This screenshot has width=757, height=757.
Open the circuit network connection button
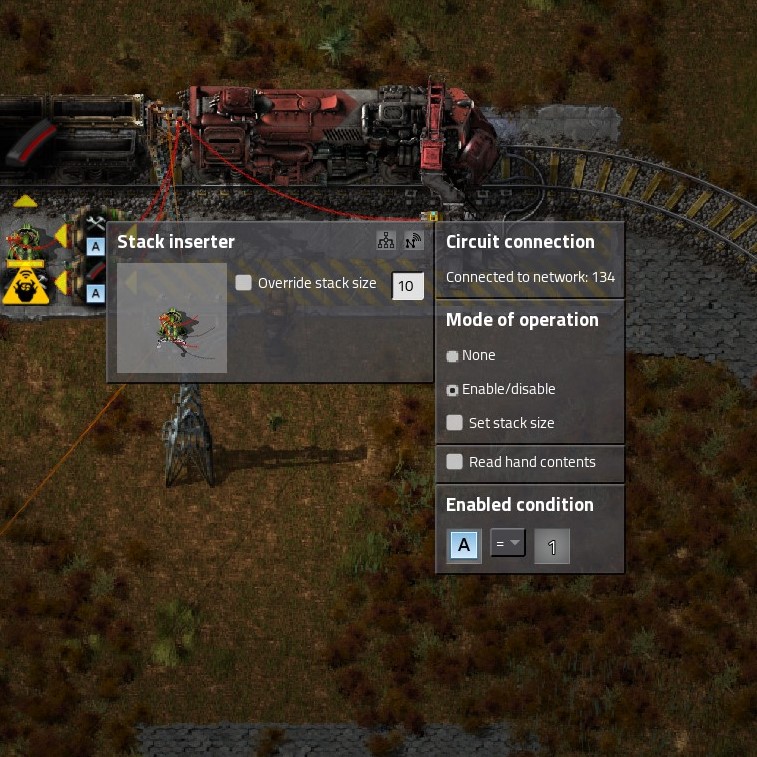coord(386,241)
